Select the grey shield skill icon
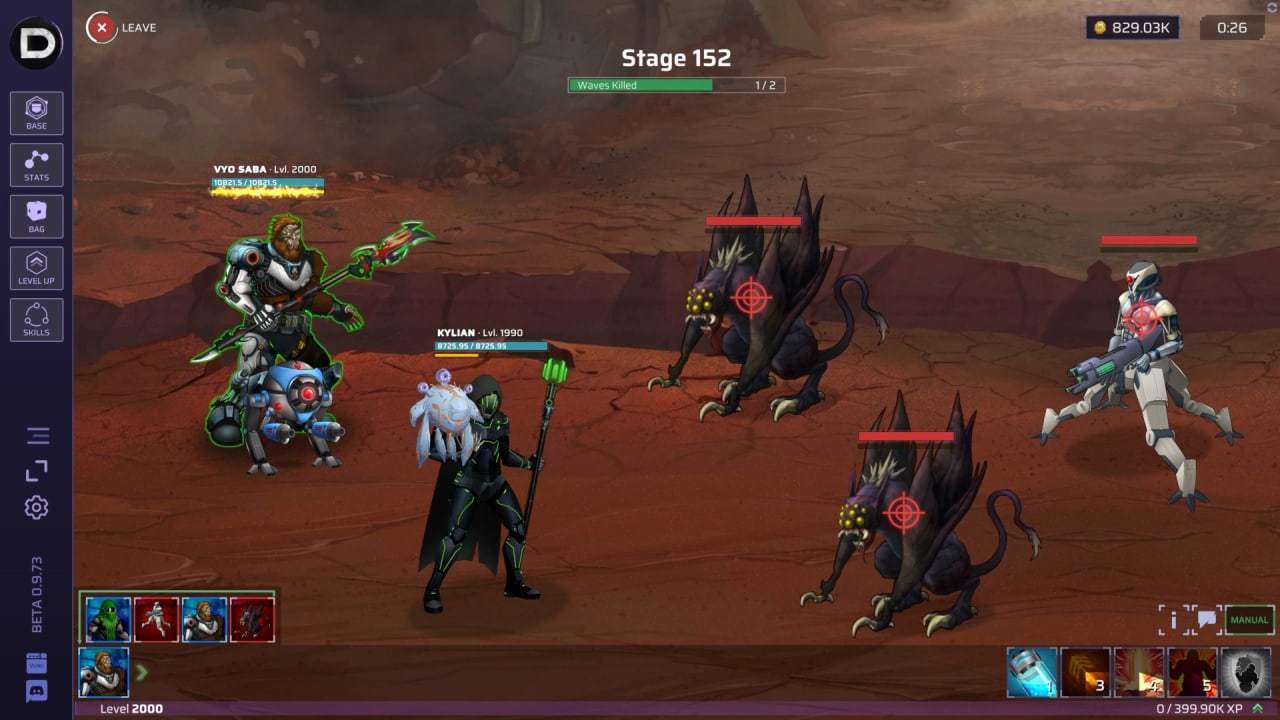This screenshot has width=1280, height=720. [x=1245, y=672]
